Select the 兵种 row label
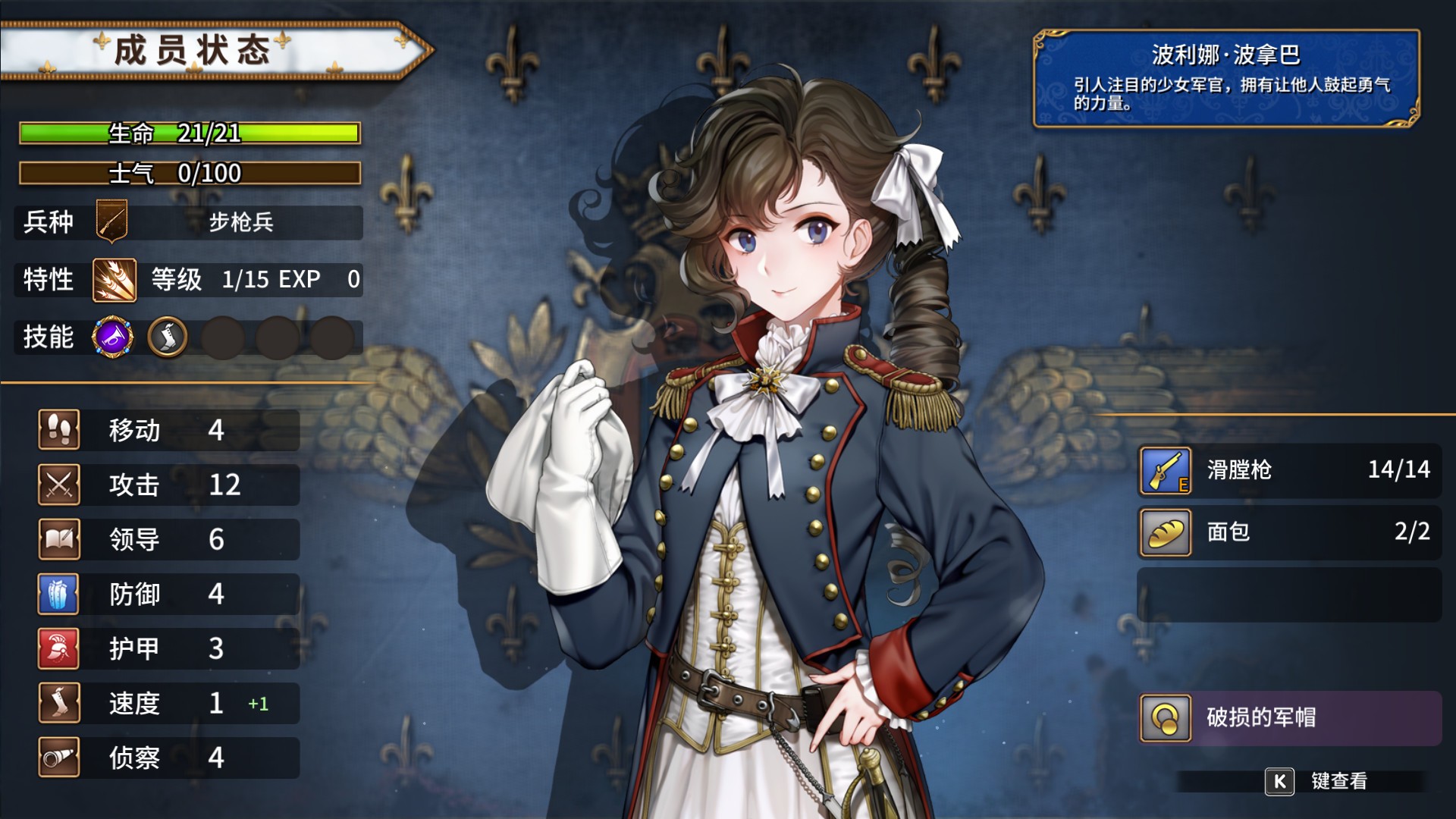The width and height of the screenshot is (1456, 819). (48, 222)
